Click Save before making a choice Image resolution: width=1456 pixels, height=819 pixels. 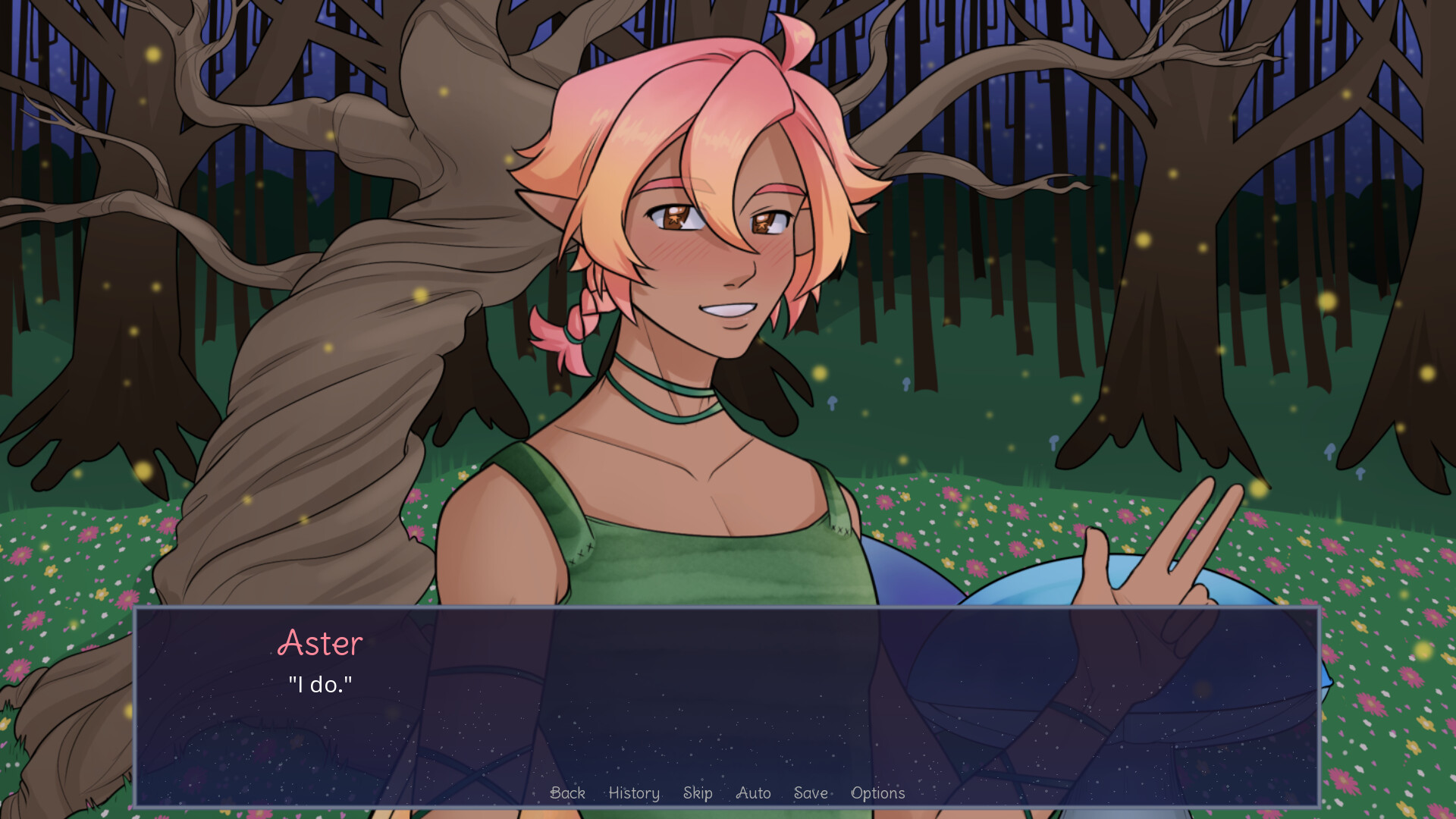pos(810,793)
